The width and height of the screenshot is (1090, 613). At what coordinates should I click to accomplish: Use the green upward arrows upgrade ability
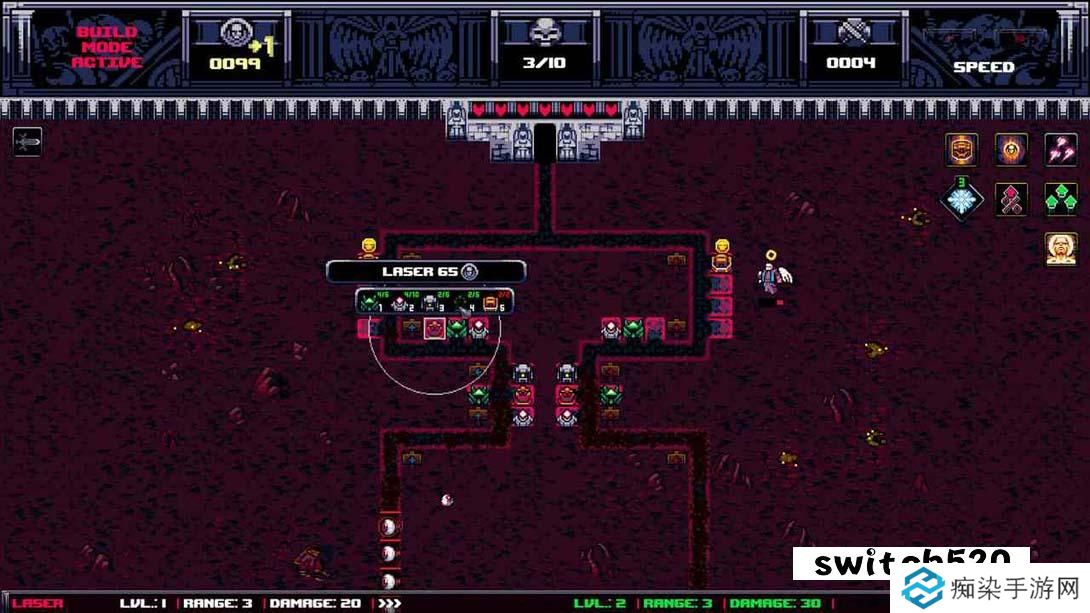pyautogui.click(x=1060, y=199)
